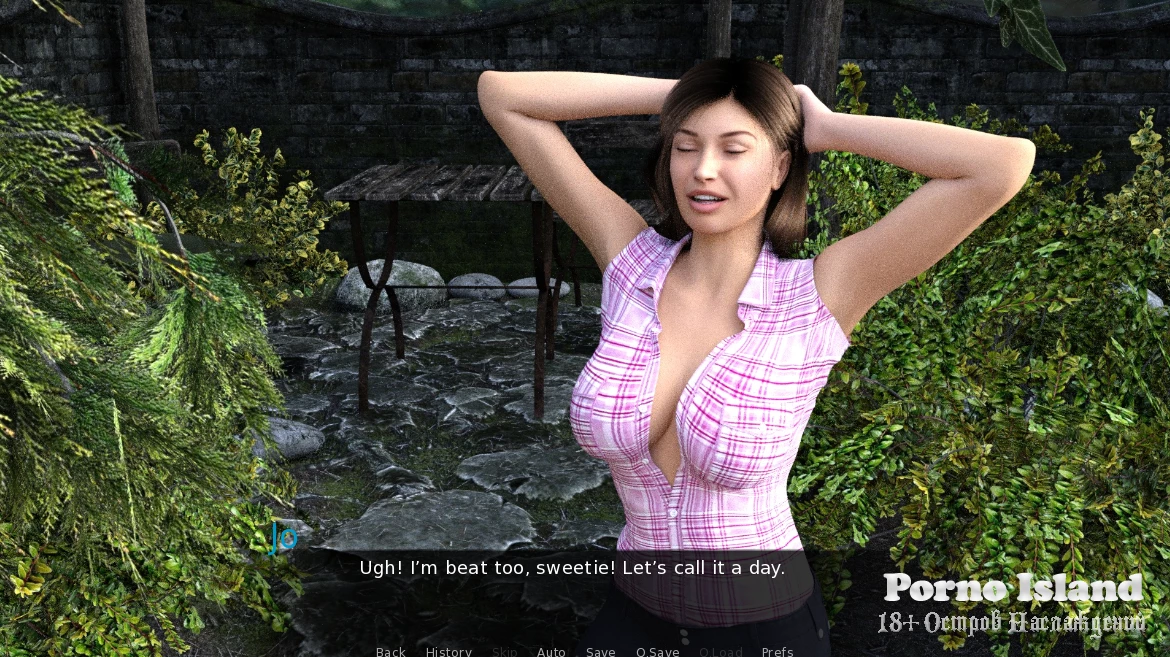Open Prefs settings menu
The image size is (1170, 657).
[778, 651]
